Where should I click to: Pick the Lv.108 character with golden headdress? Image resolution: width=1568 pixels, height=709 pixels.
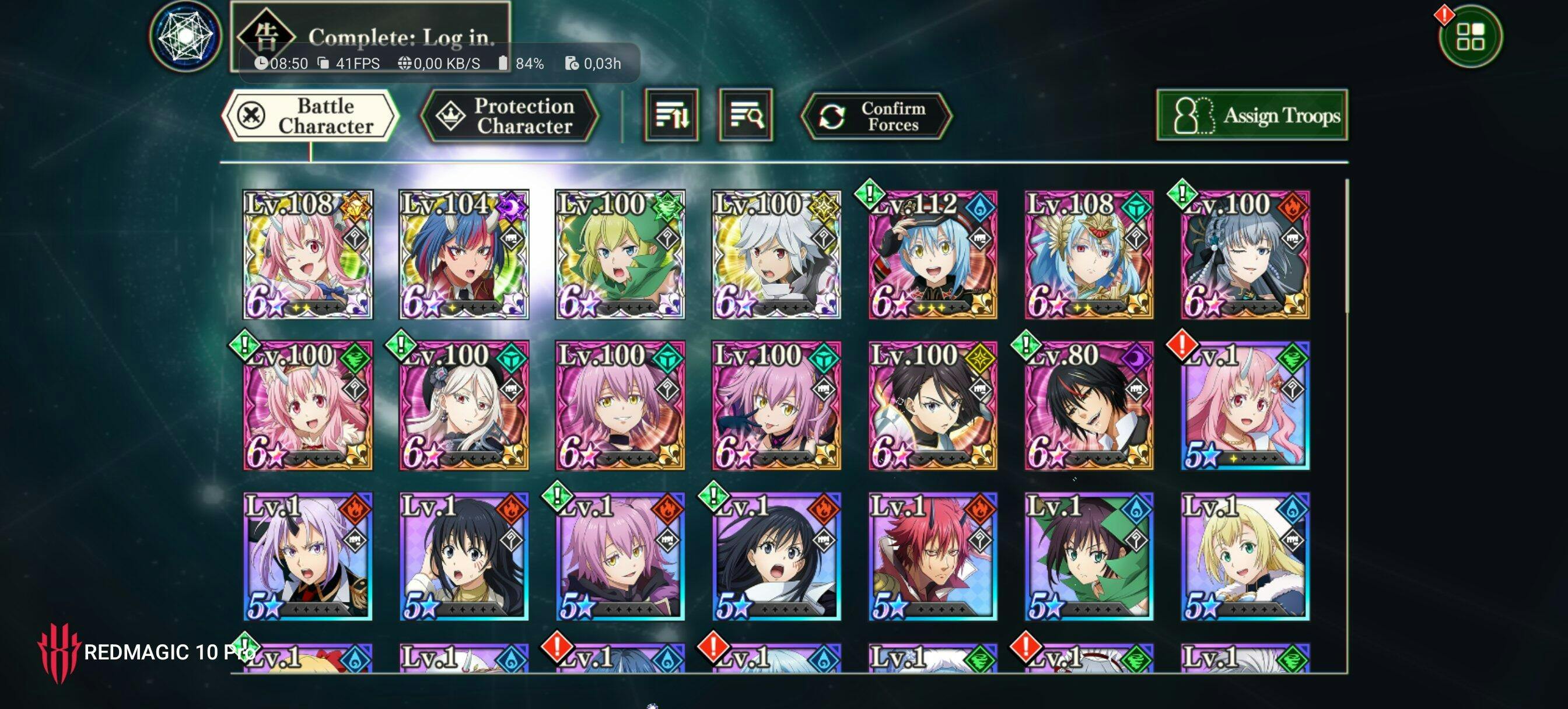tap(1088, 254)
